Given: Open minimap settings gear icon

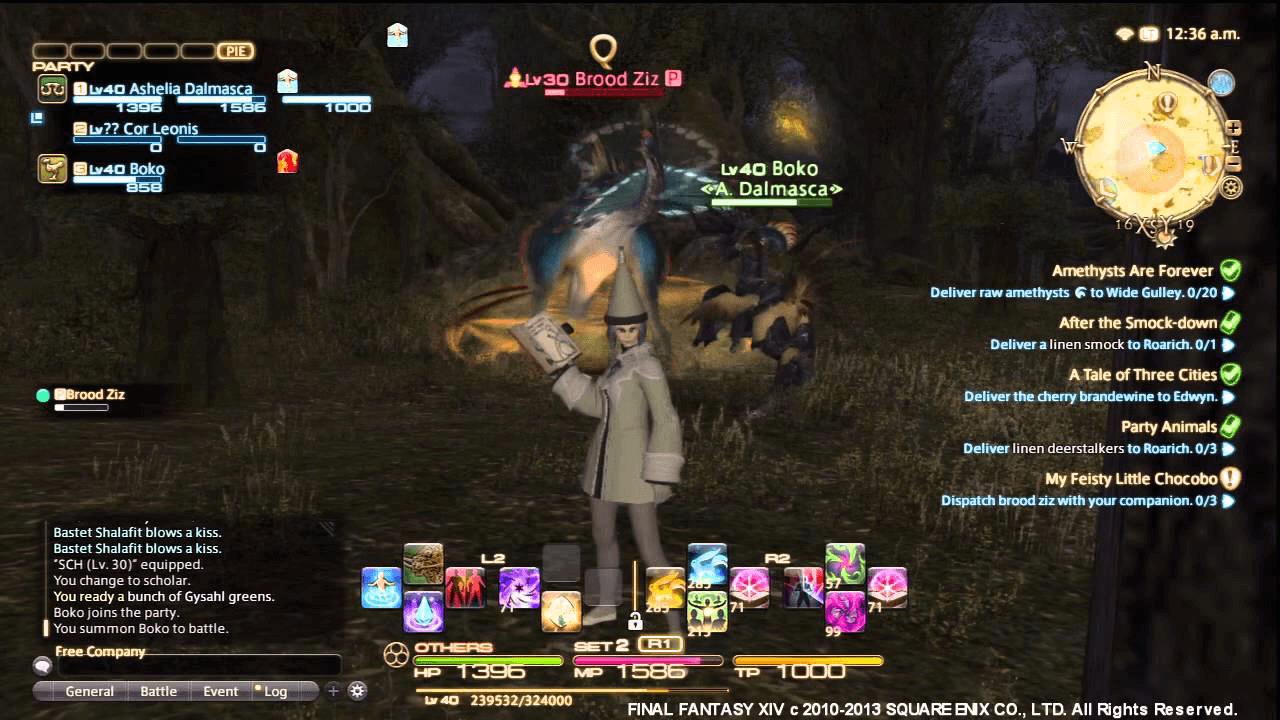Looking at the screenshot, I should pos(1231,186).
